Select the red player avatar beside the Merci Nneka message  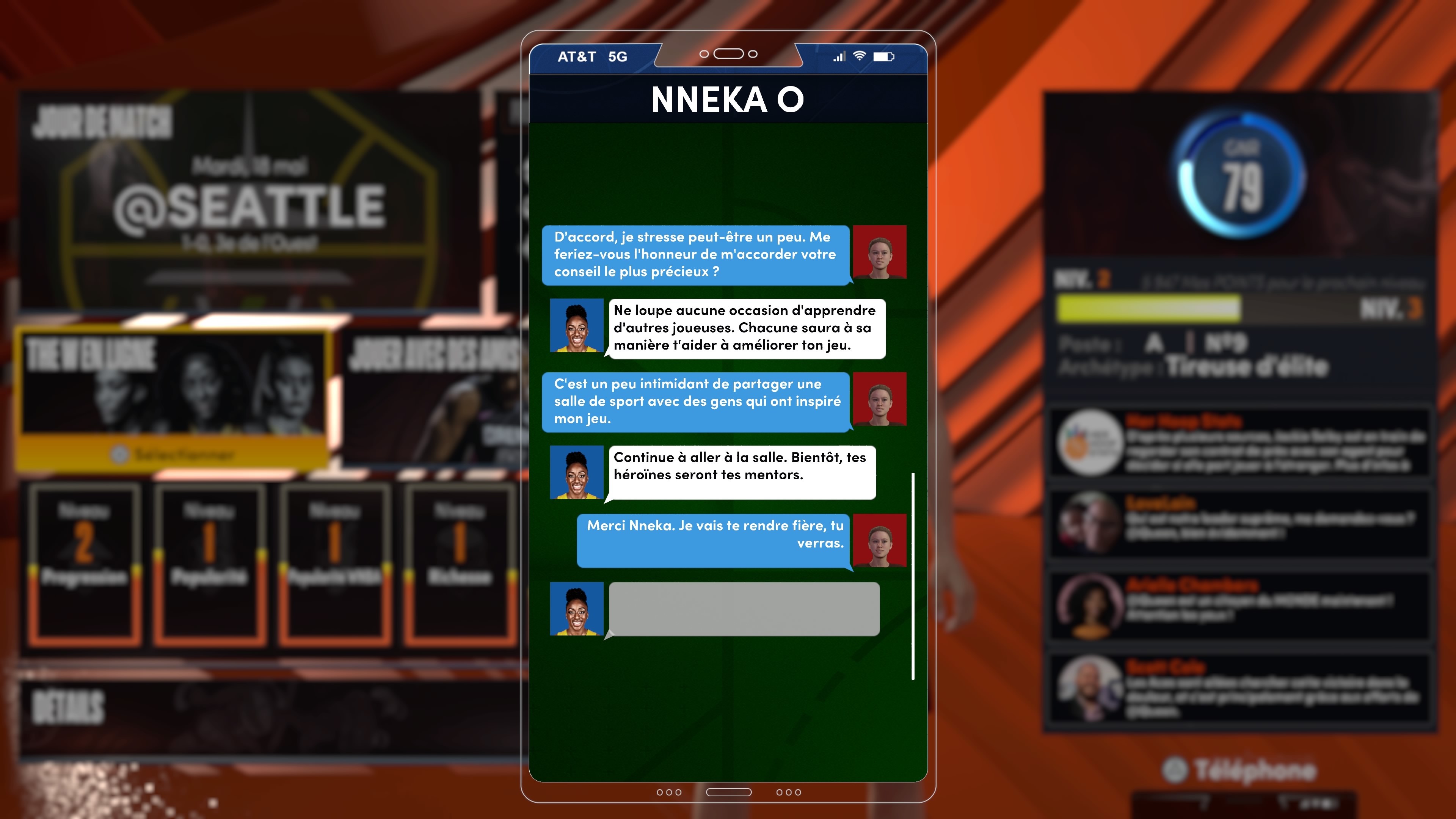pos(880,541)
